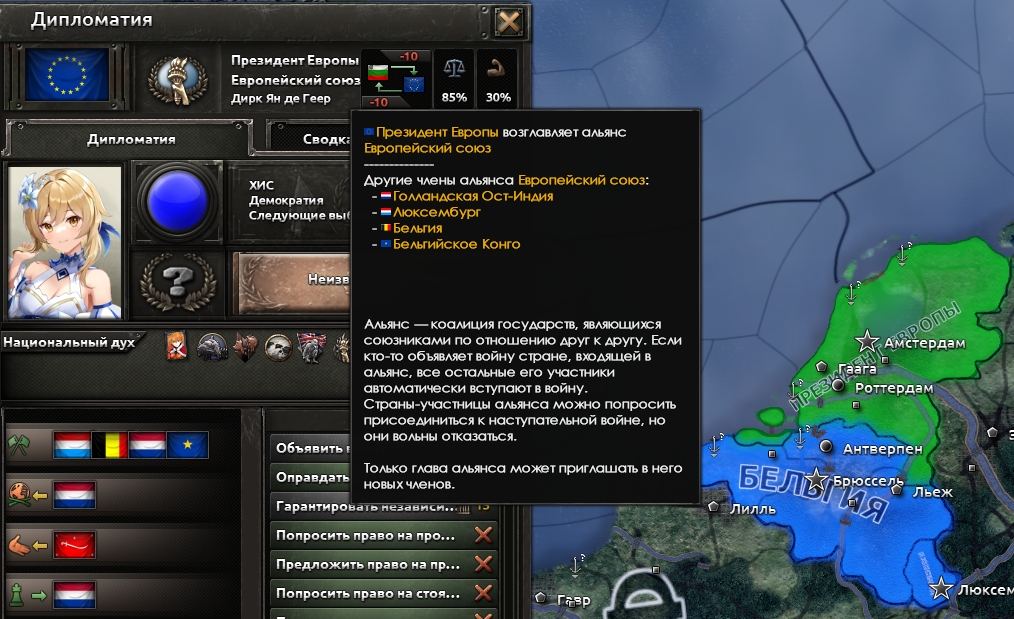Click the flexed arm icon showing 30%
Screen dimensions: 1014x619
point(497,77)
